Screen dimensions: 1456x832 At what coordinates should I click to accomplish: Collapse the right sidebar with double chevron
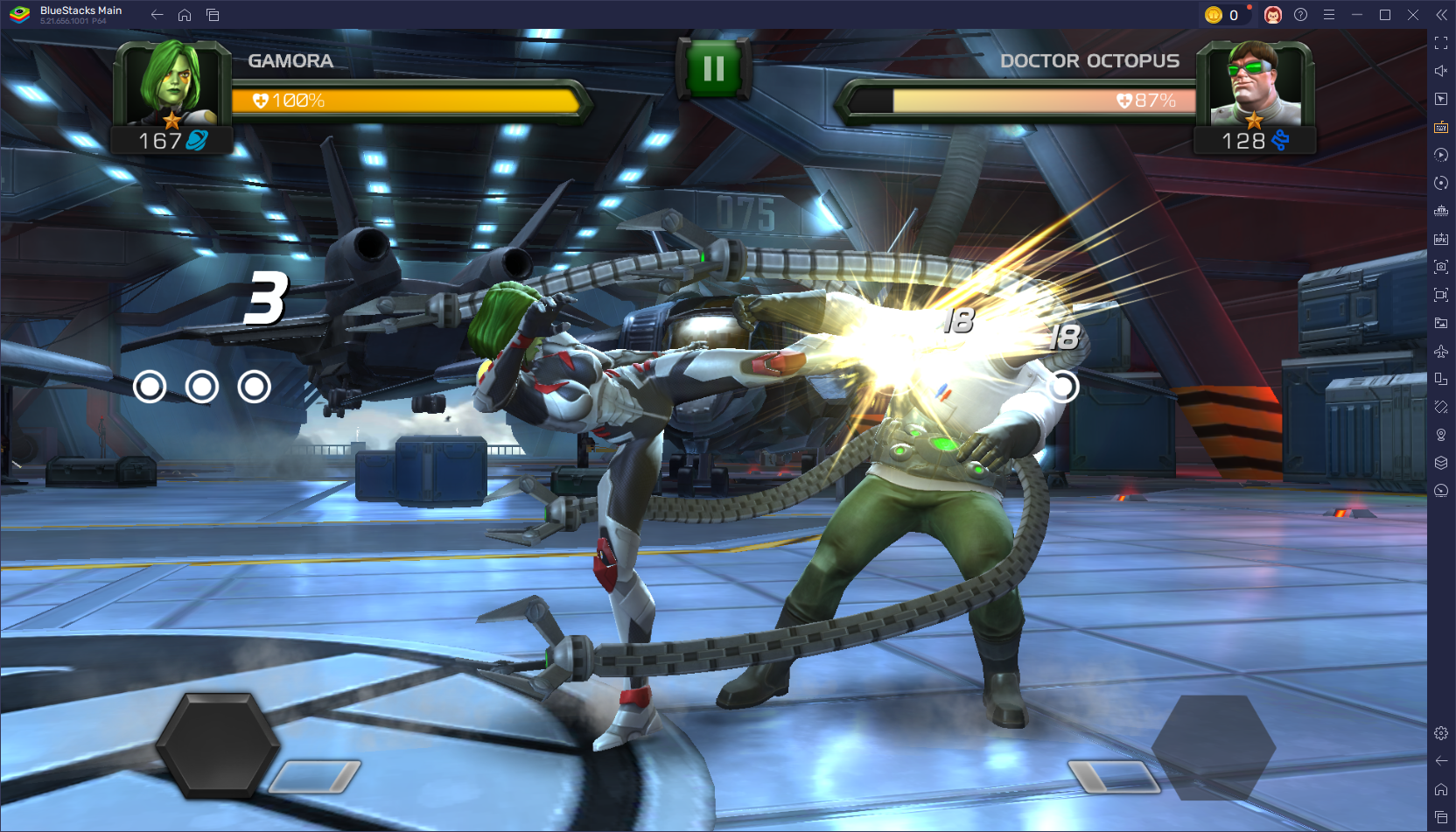coord(1443,14)
